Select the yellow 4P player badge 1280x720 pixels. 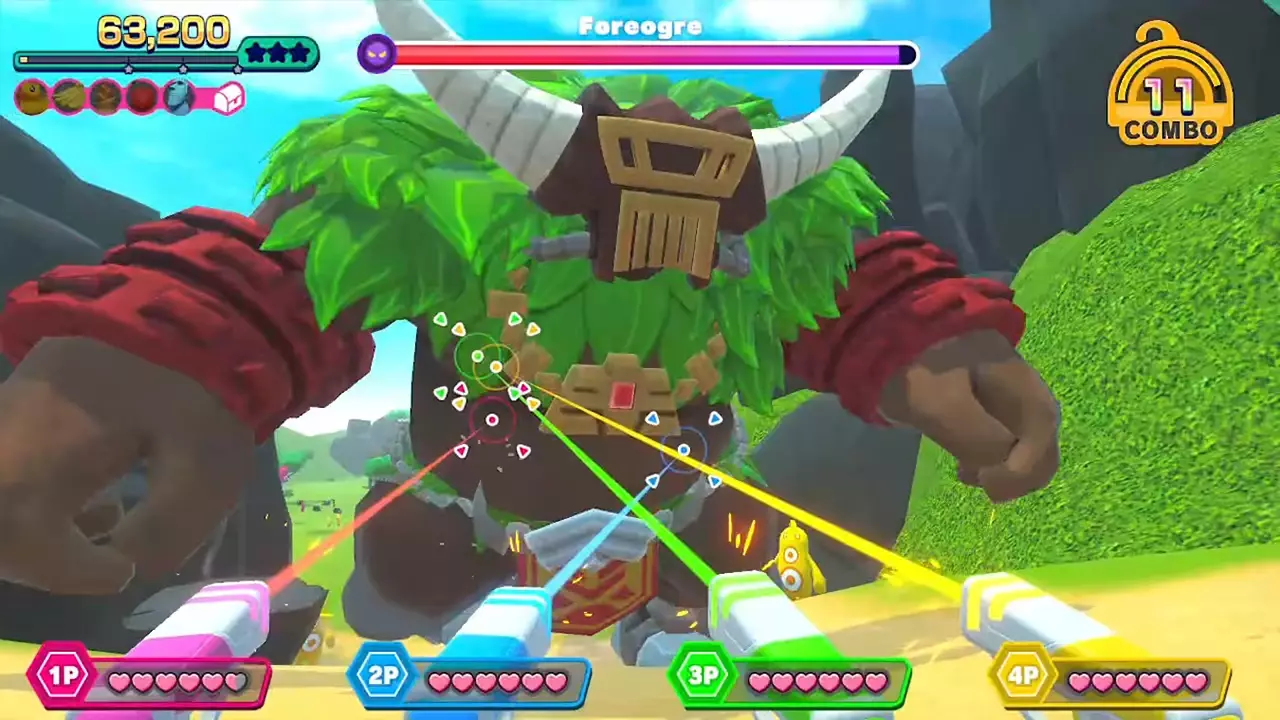(x=1022, y=676)
